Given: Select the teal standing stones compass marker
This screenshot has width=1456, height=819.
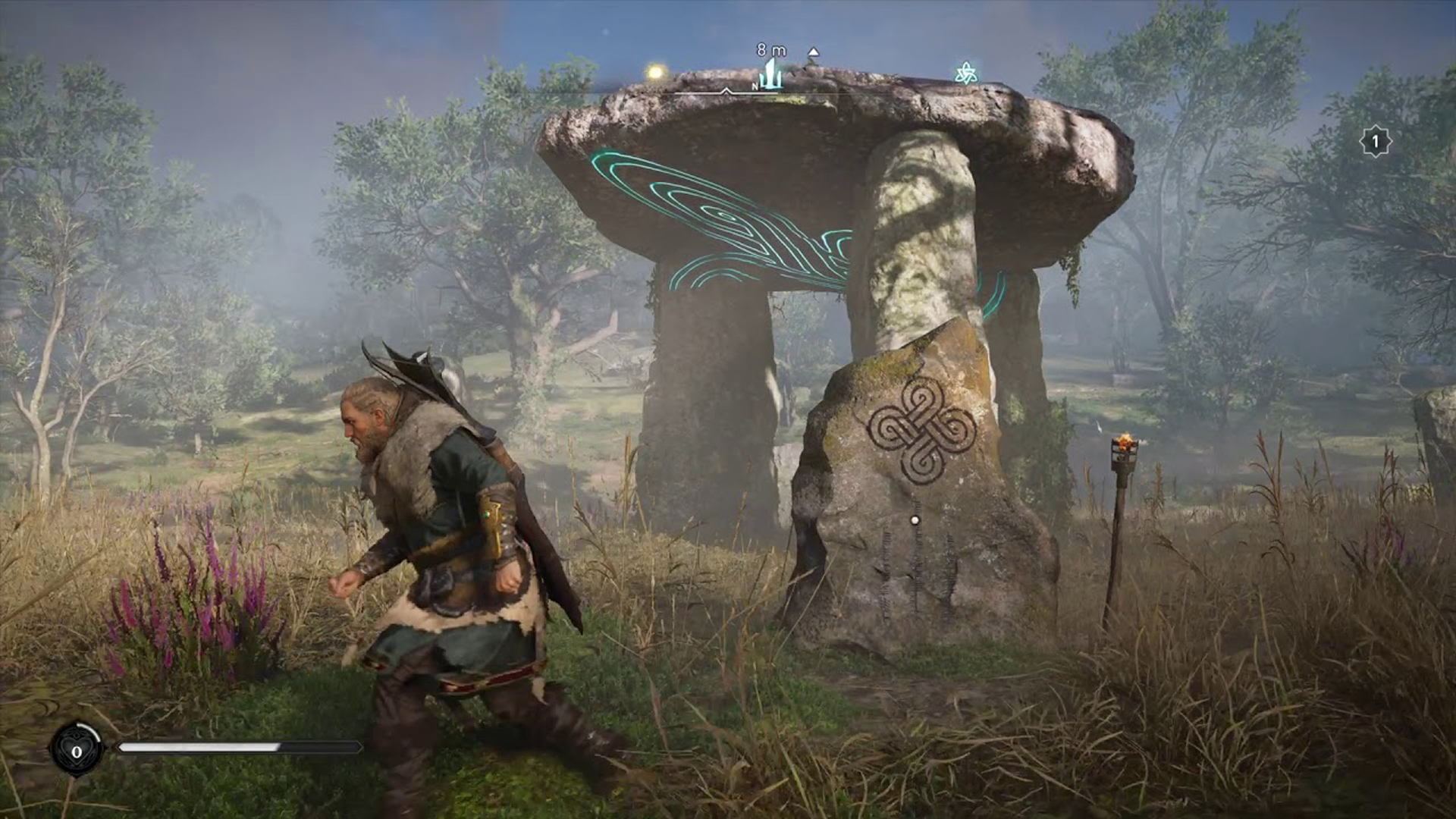Looking at the screenshot, I should pos(772,75).
